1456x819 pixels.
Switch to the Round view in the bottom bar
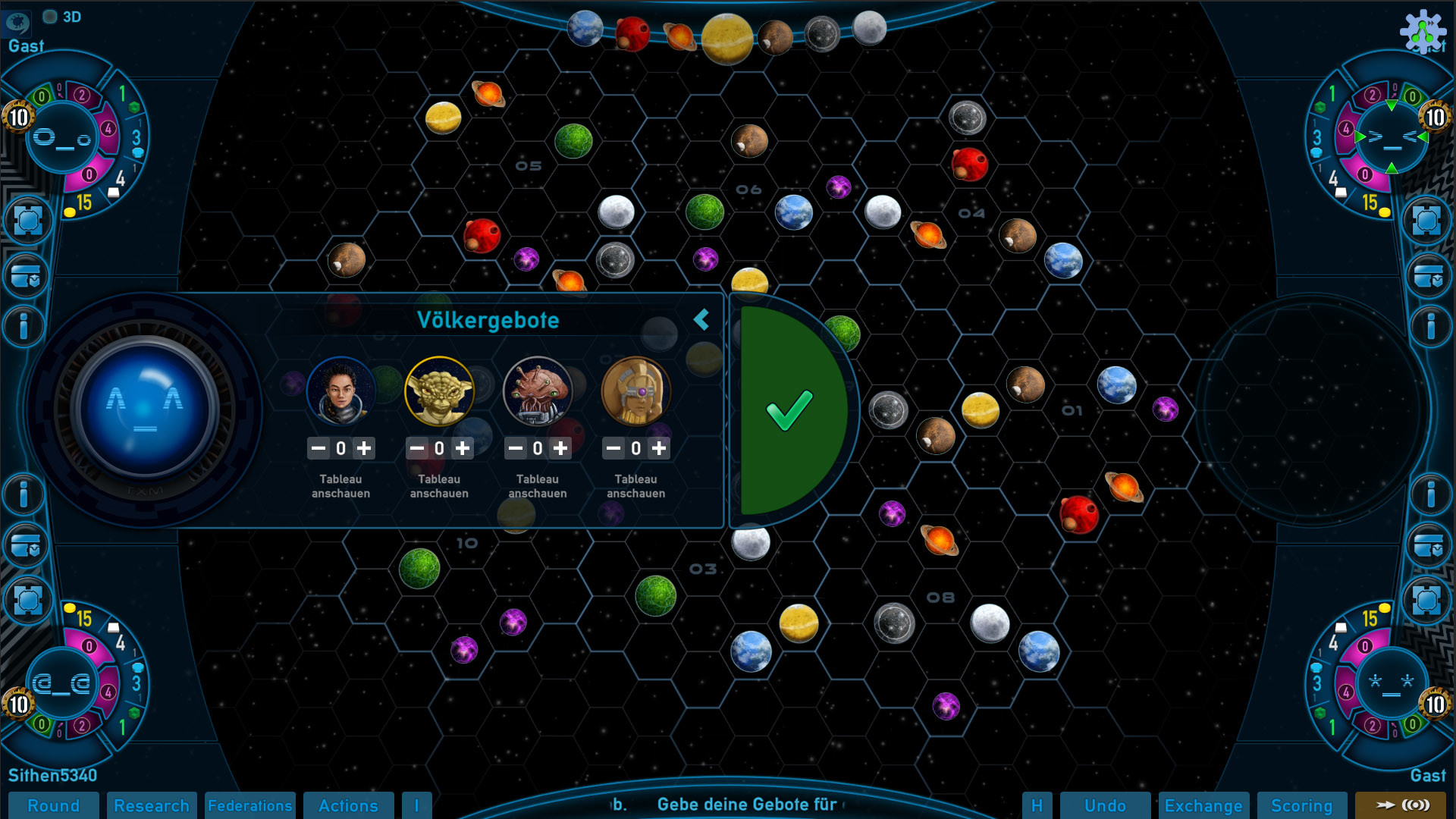tap(55, 806)
